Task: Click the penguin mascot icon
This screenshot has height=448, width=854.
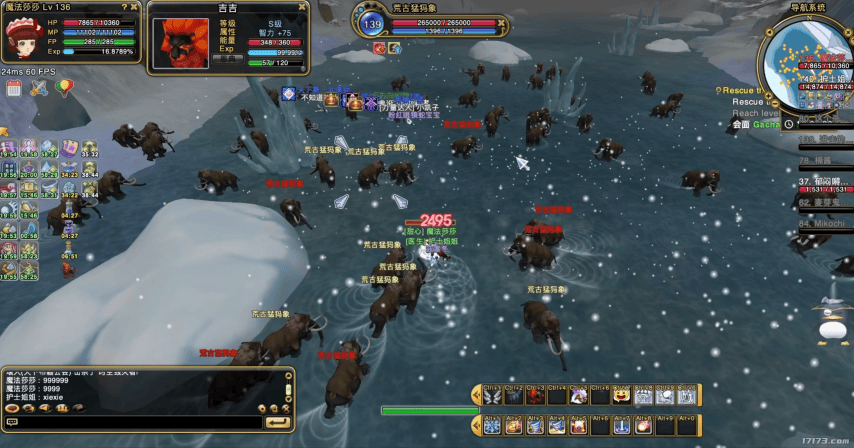Action: (828, 320)
